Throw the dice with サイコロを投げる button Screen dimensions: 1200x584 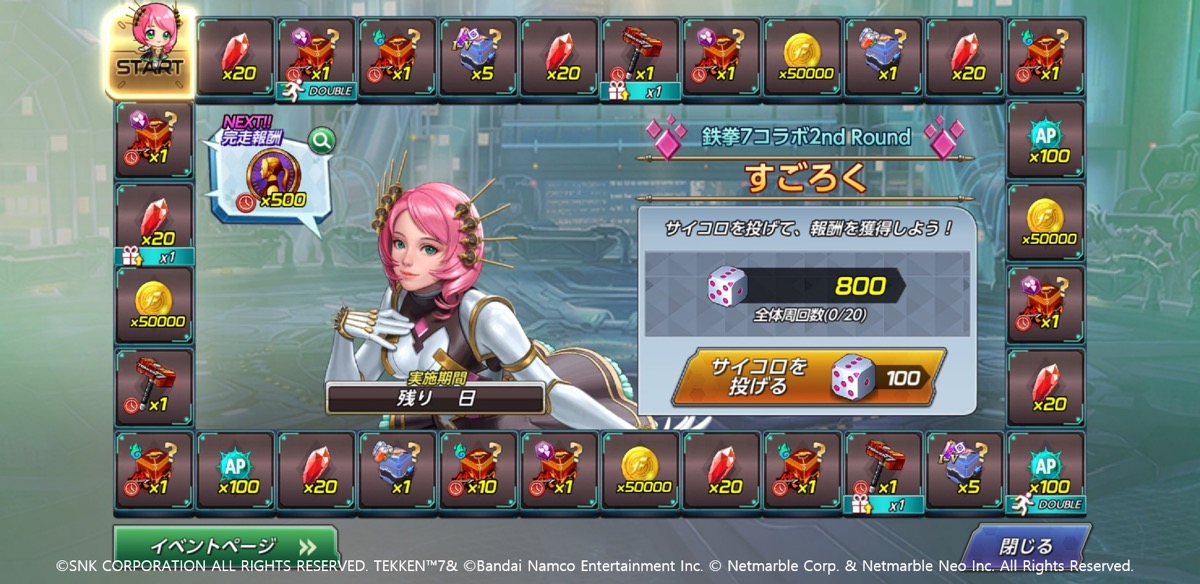tap(808, 377)
